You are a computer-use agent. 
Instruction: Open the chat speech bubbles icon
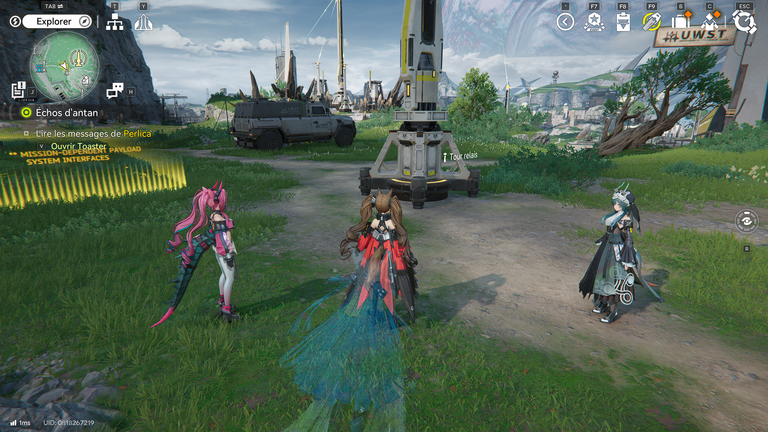point(114,90)
